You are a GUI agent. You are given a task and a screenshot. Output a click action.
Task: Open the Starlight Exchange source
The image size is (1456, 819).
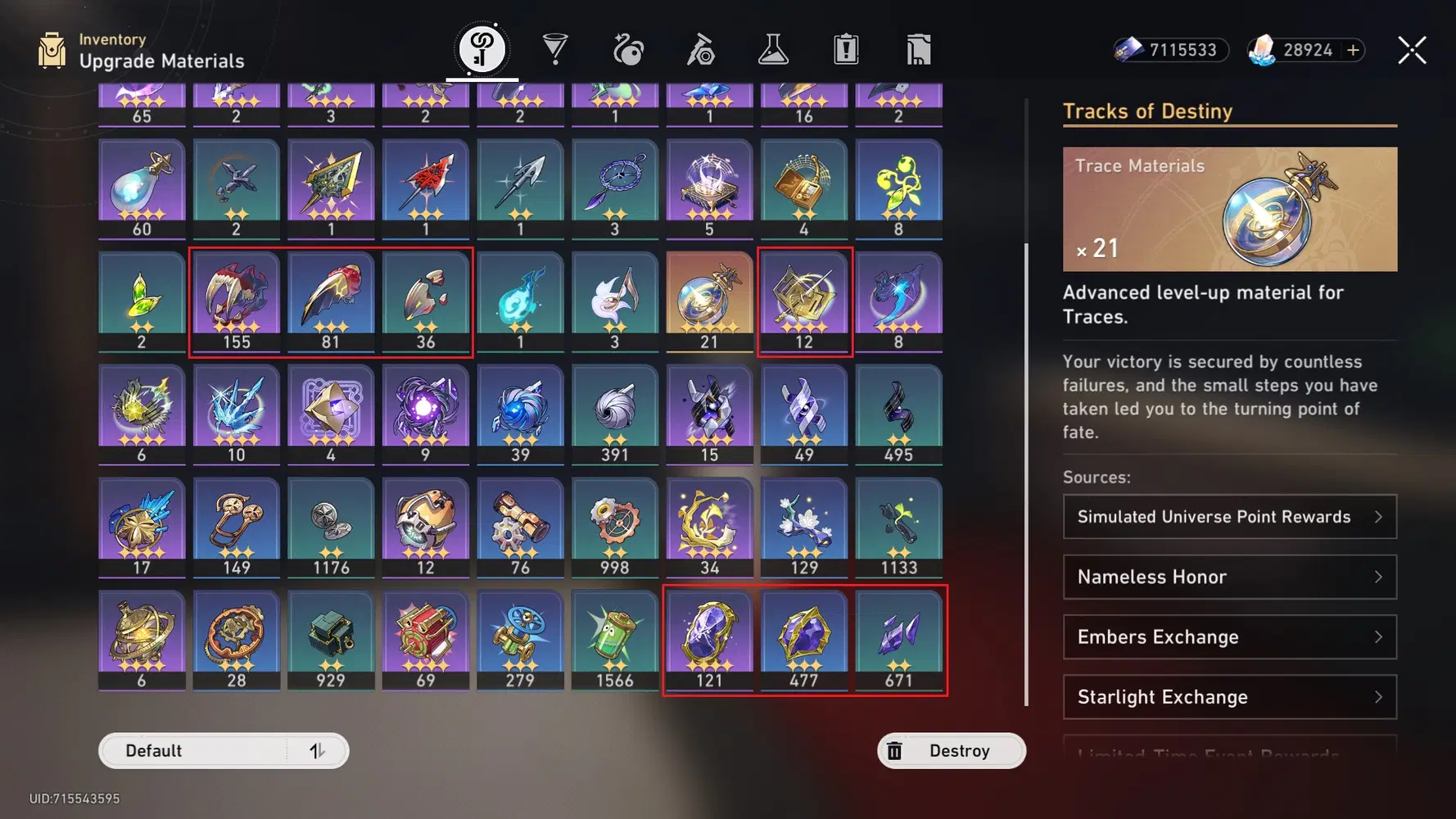click(1228, 697)
